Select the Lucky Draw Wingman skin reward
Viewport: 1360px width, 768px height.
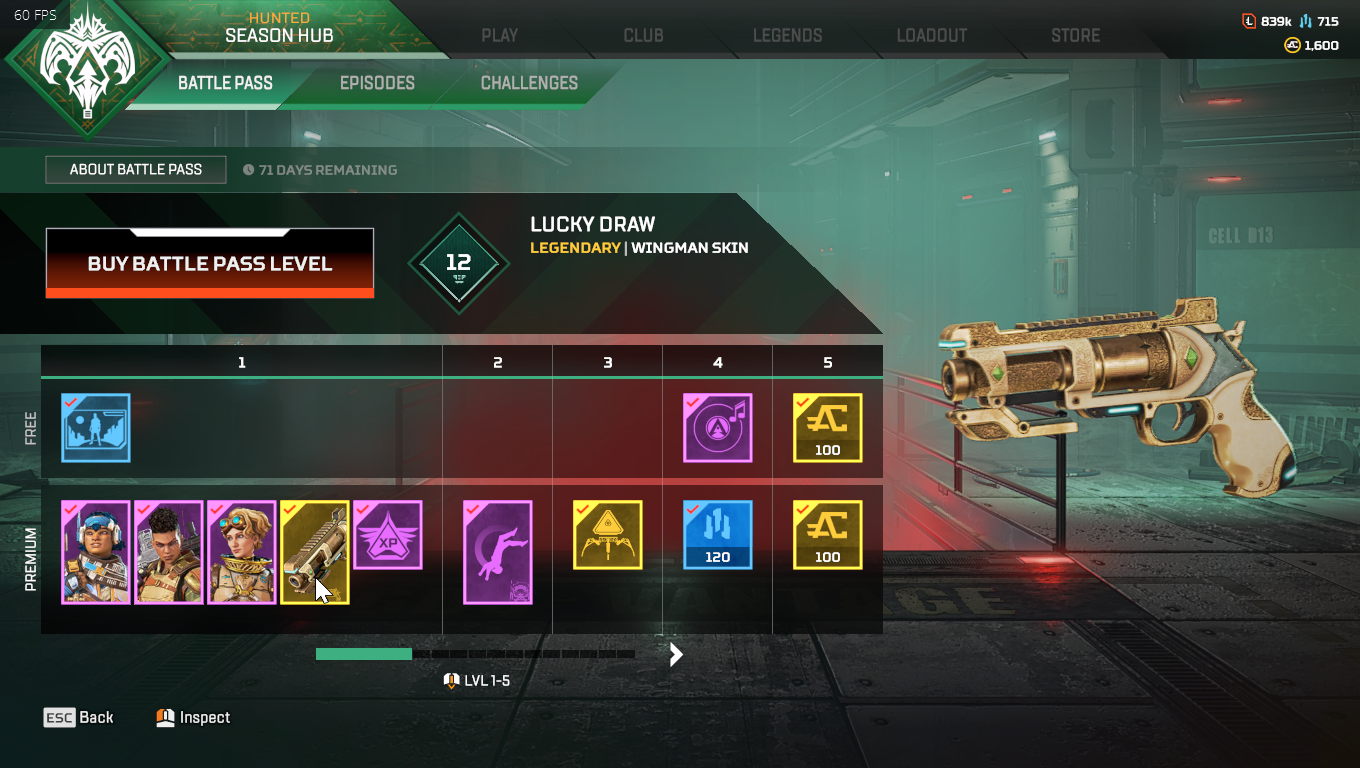point(315,553)
